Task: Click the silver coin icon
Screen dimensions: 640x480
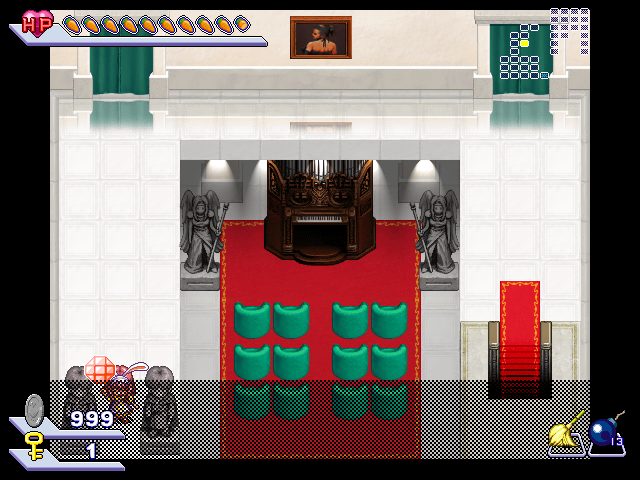Action: (x=35, y=409)
